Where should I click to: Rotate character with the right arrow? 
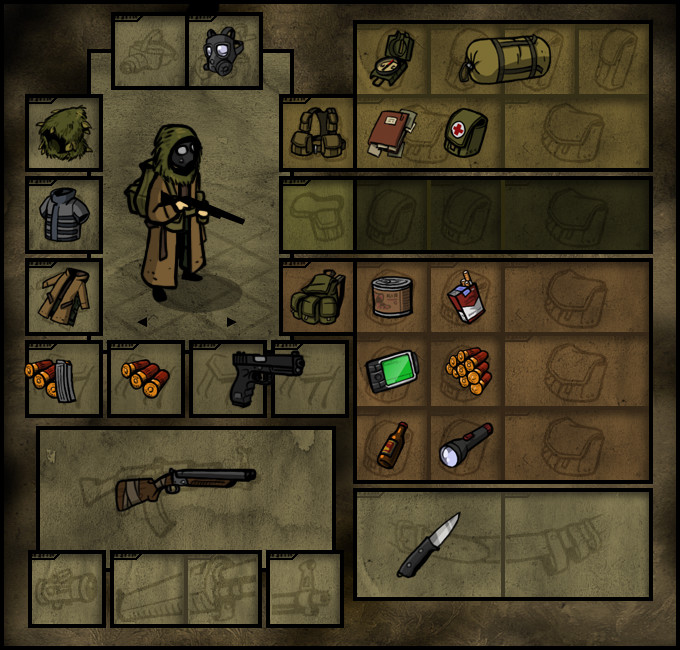[232, 322]
